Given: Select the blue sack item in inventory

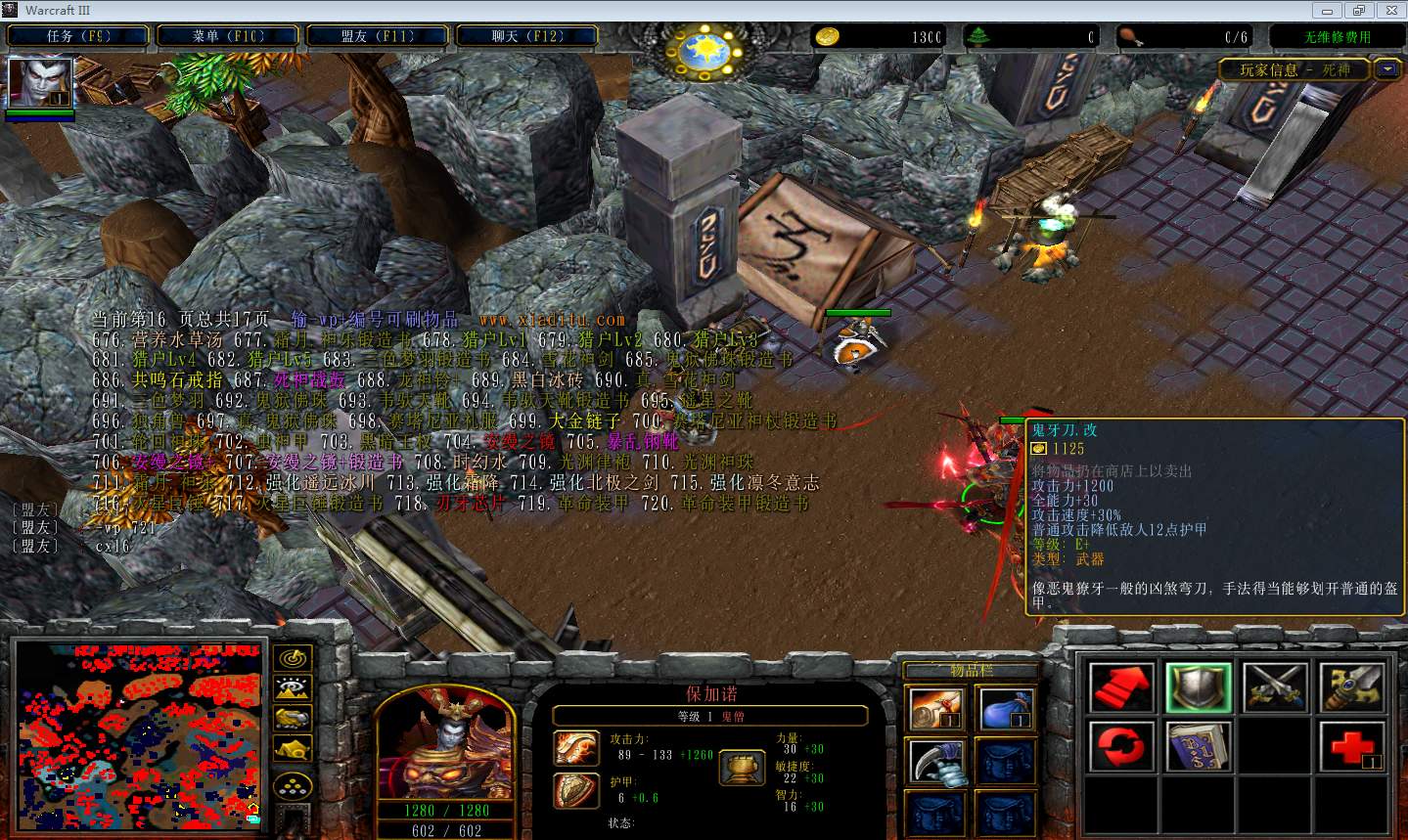Looking at the screenshot, I should pyautogui.click(x=1006, y=708).
